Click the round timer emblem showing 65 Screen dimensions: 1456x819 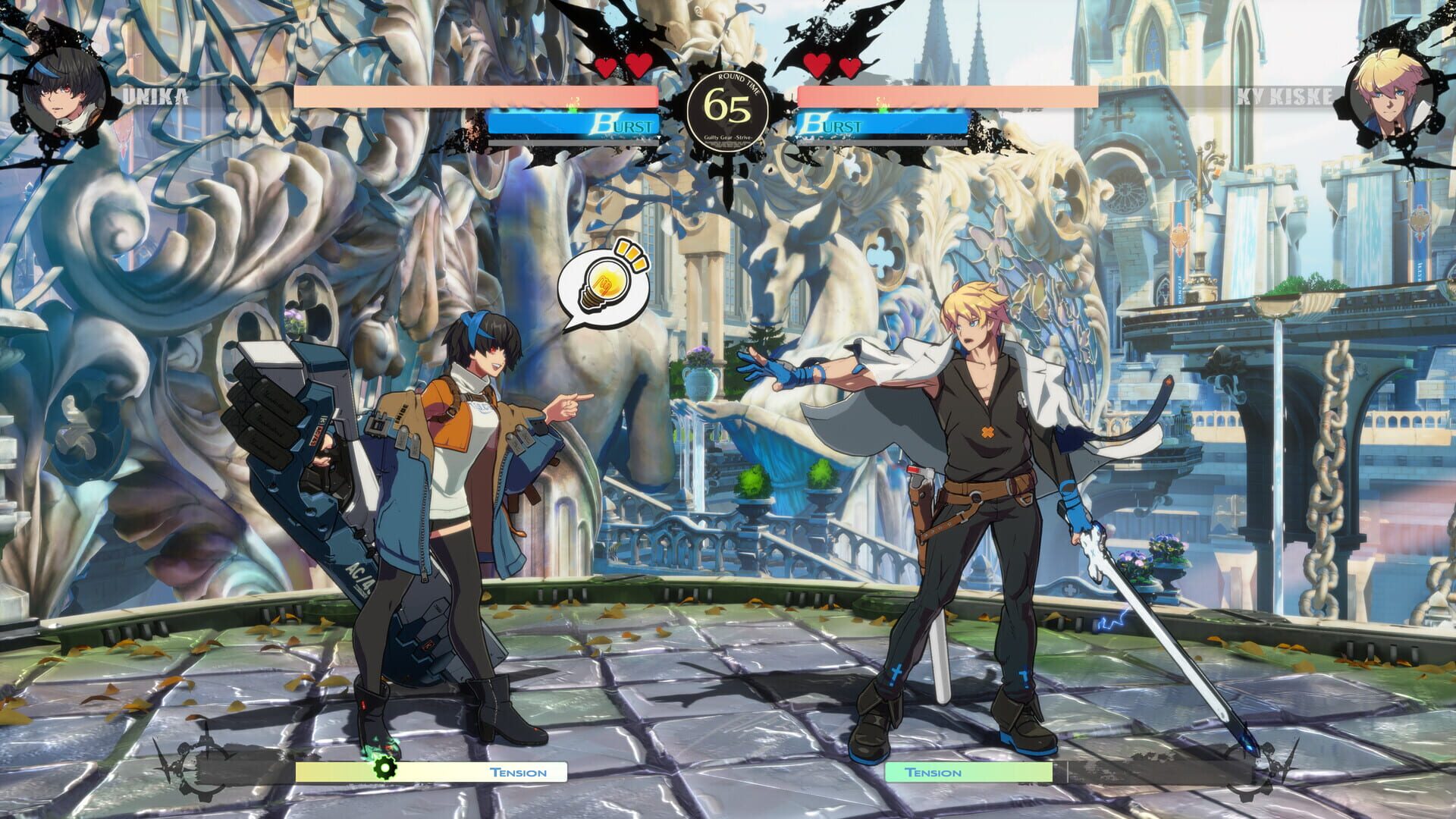tap(728, 108)
